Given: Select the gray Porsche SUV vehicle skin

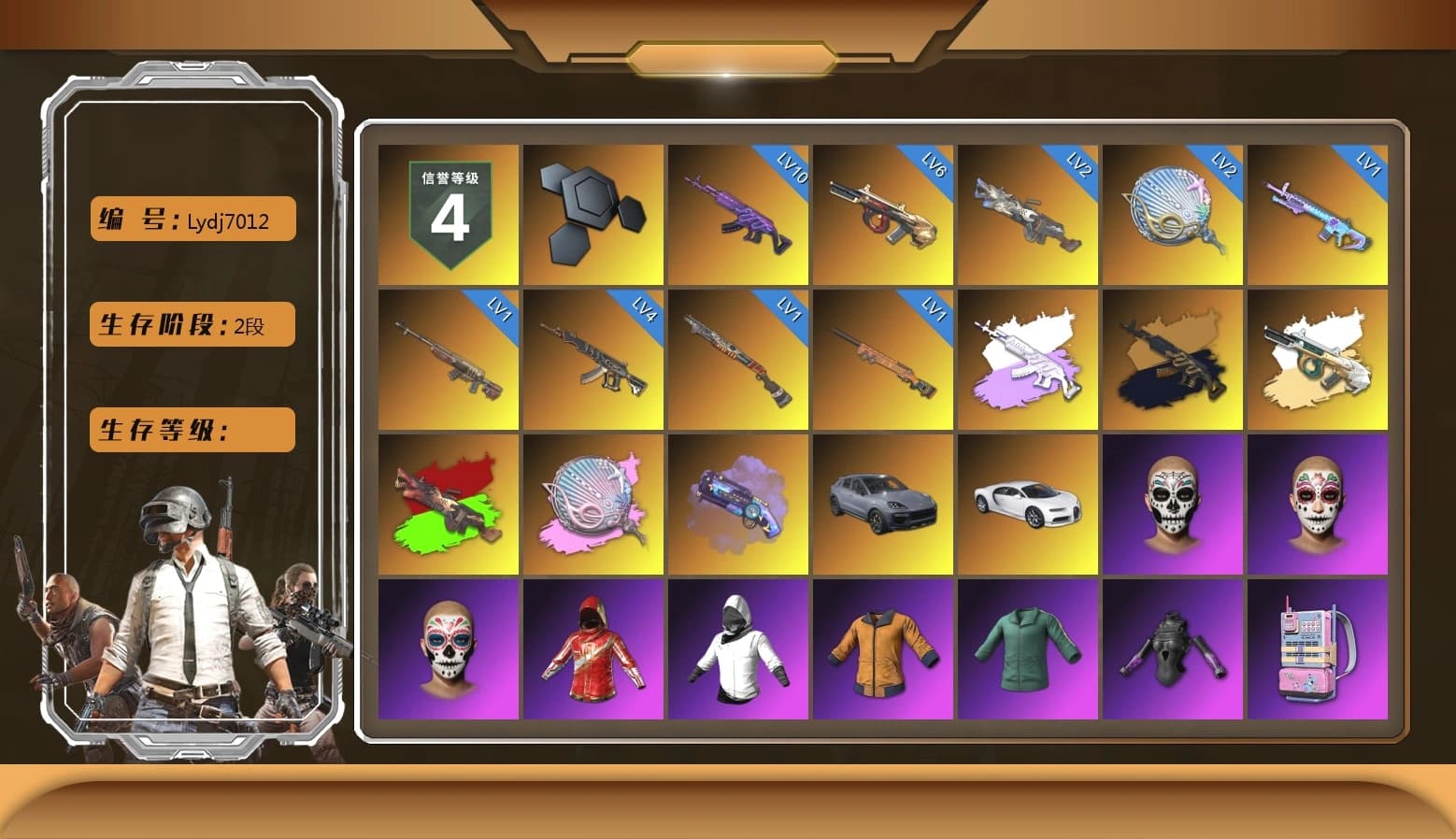Looking at the screenshot, I should [x=883, y=505].
